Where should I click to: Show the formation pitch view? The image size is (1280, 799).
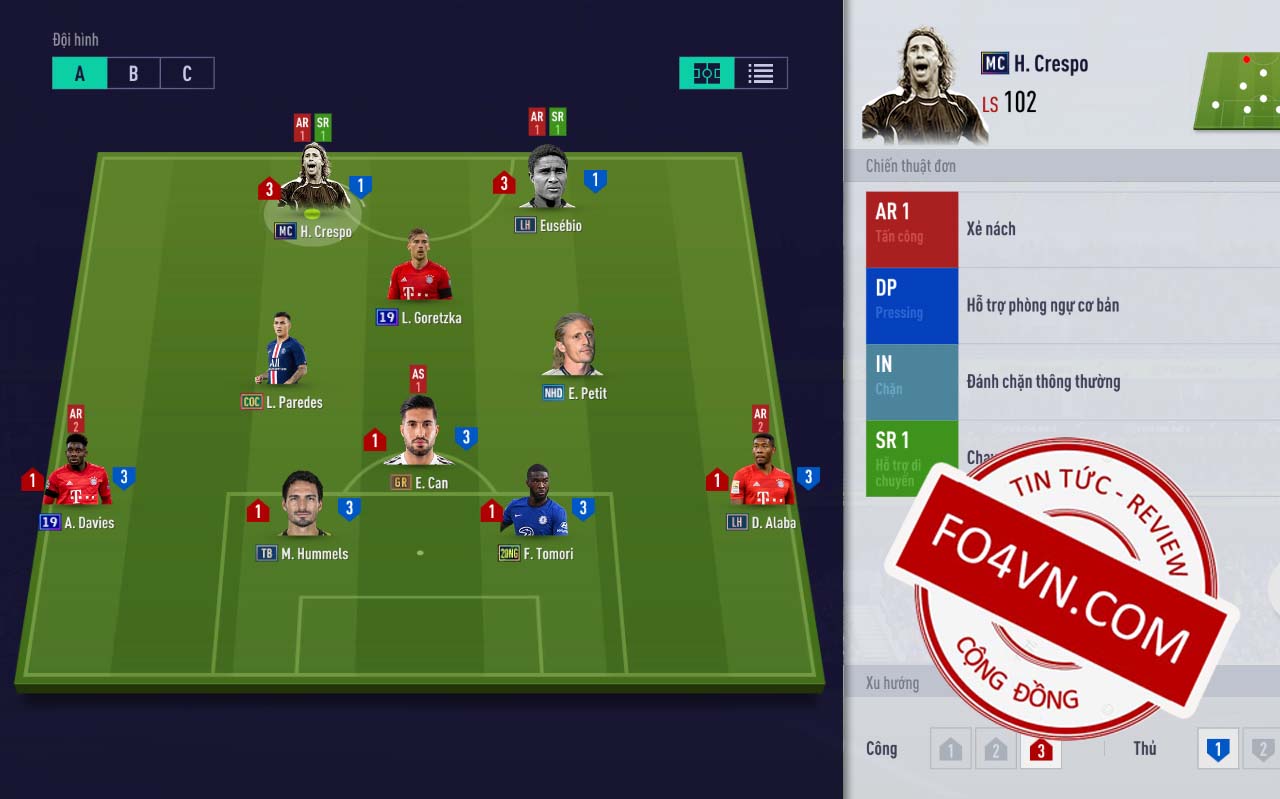[x=707, y=73]
